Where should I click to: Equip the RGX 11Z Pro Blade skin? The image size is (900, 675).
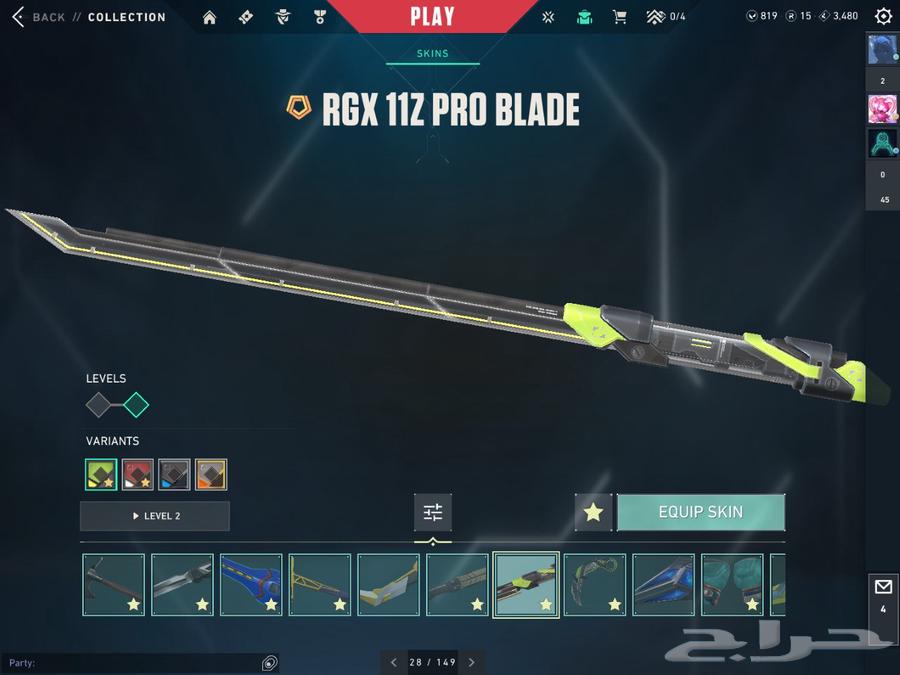[x=700, y=512]
